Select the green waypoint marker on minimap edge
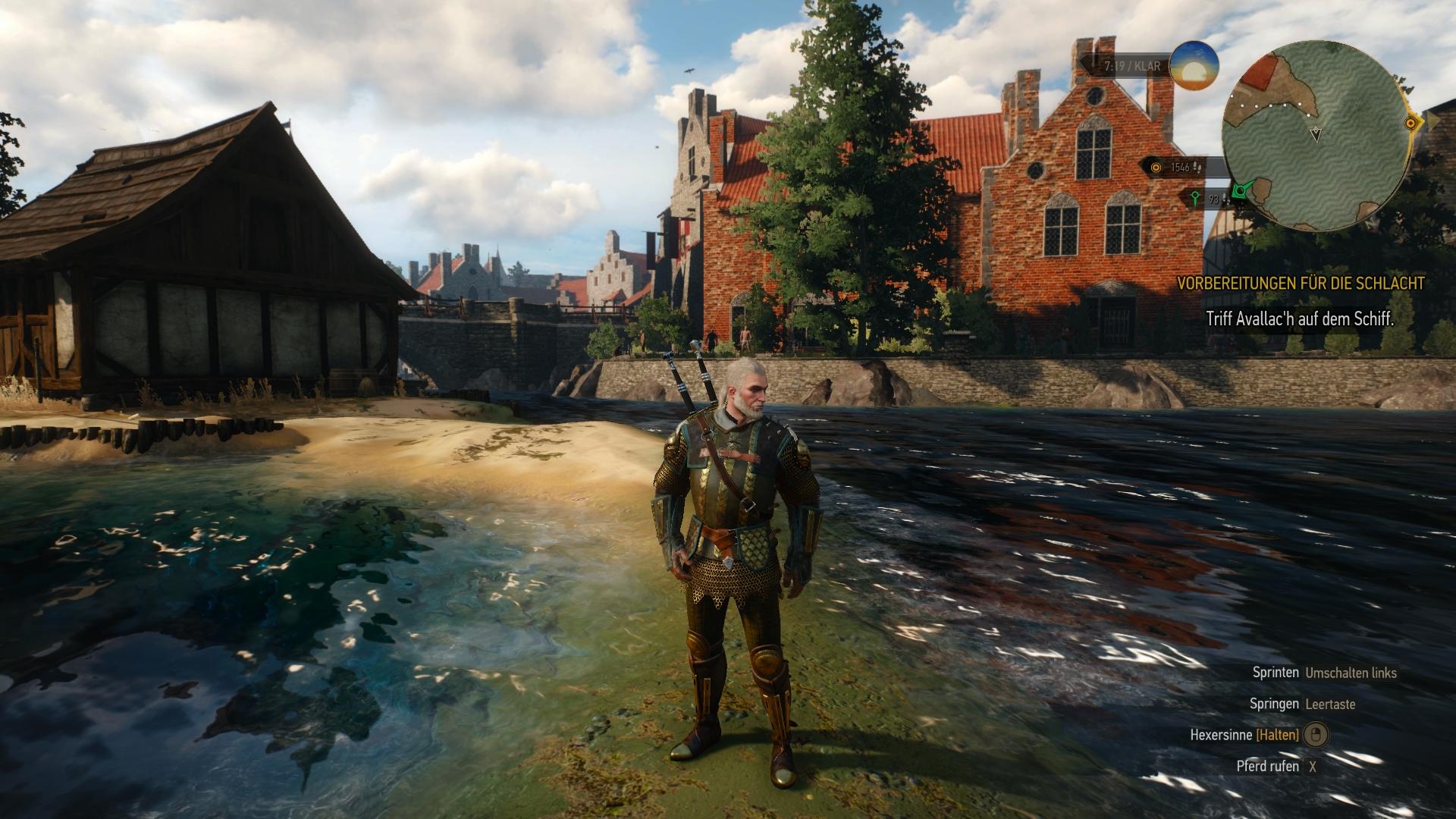This screenshot has width=1456, height=819. pyautogui.click(x=1241, y=193)
